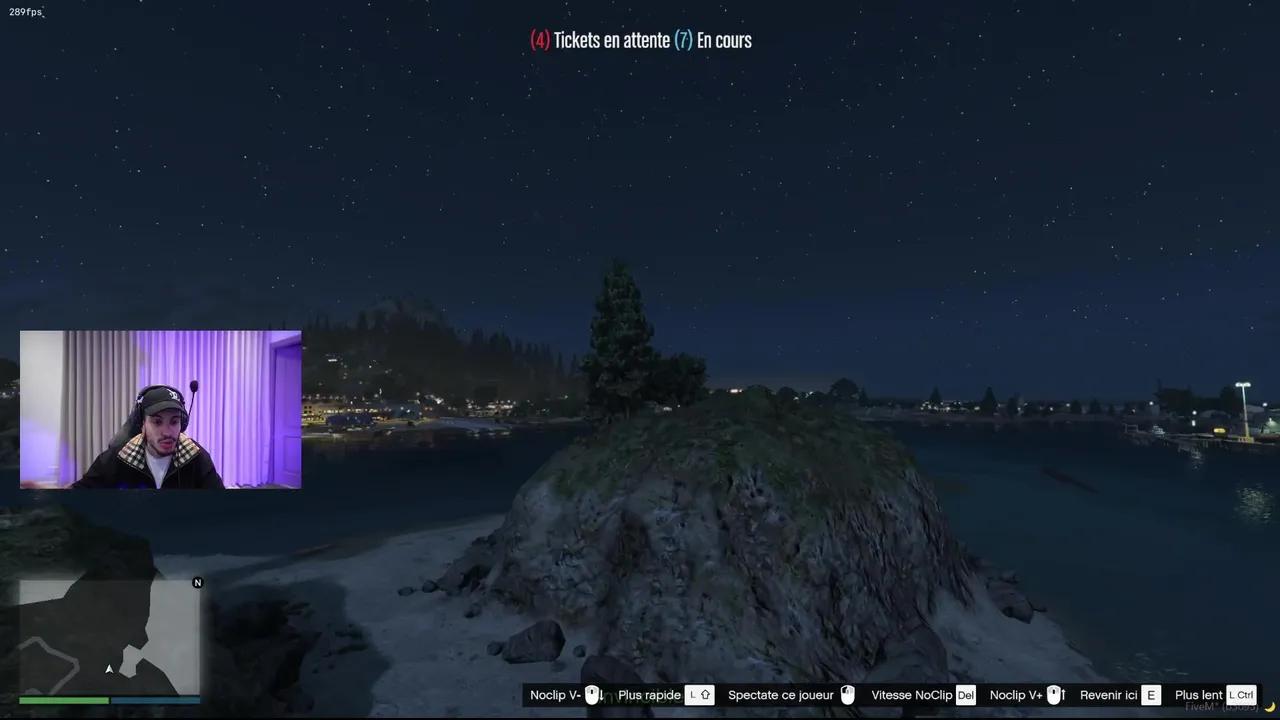Click the scroll-down mouse icon for Noclip V-
Screen dimensions: 1280x720
tap(594, 694)
